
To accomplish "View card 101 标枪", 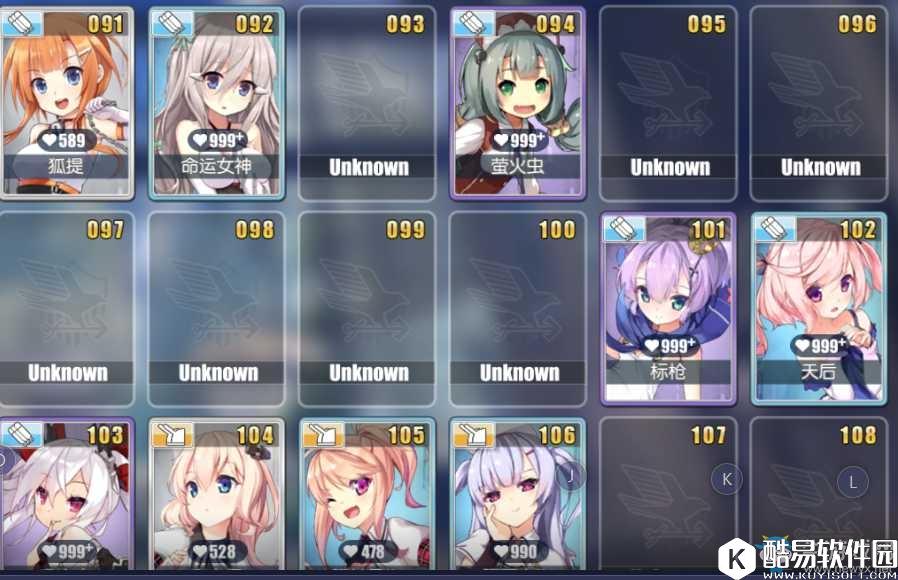I will coord(668,305).
